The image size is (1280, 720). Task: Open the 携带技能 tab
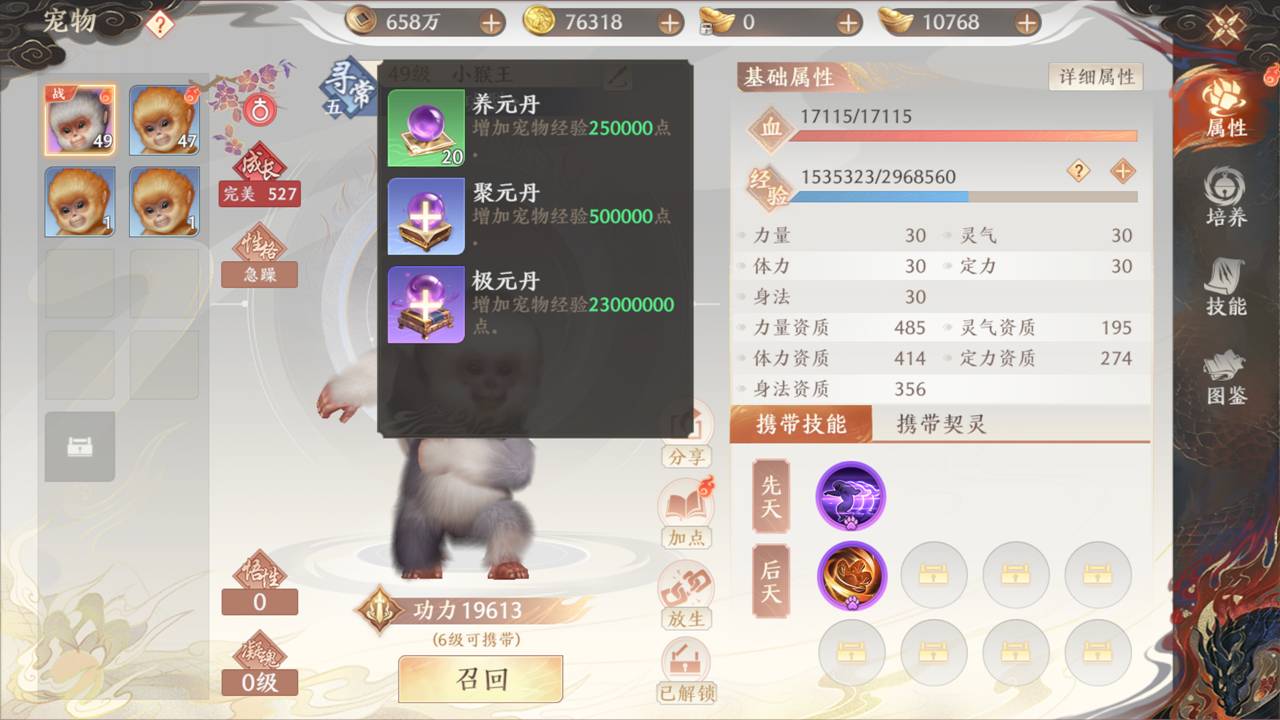803,424
